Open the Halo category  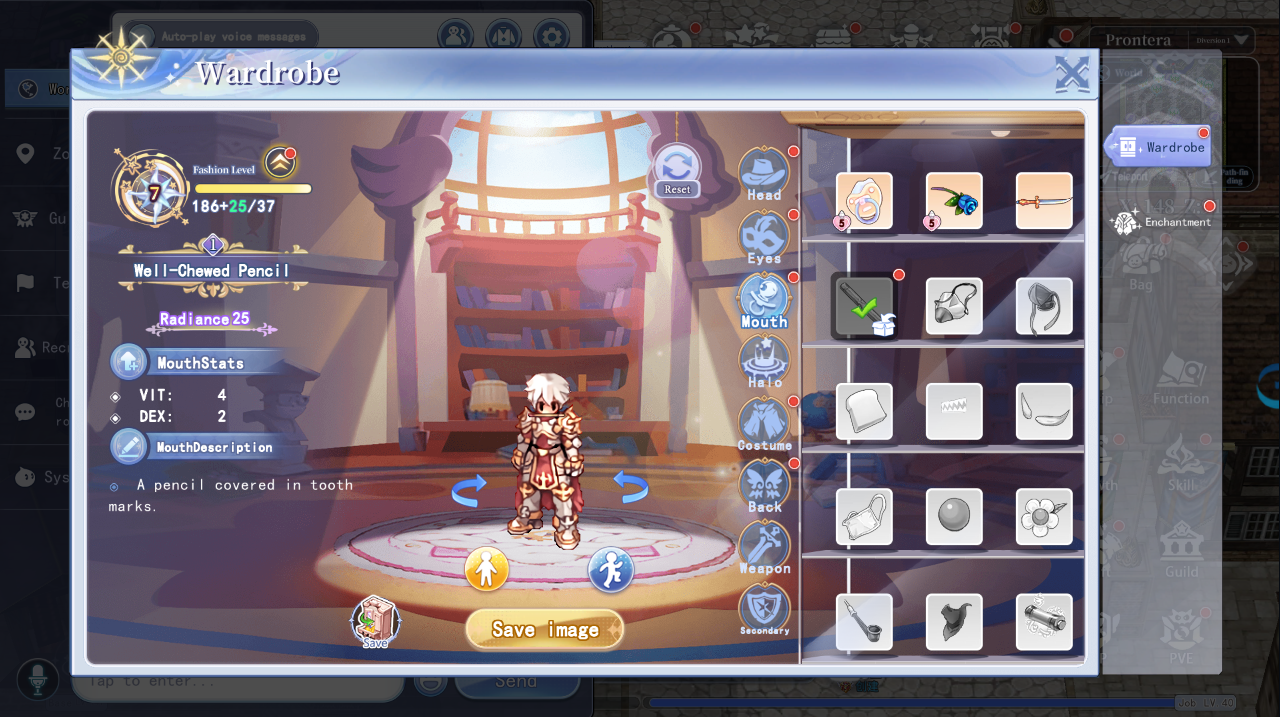coord(764,361)
